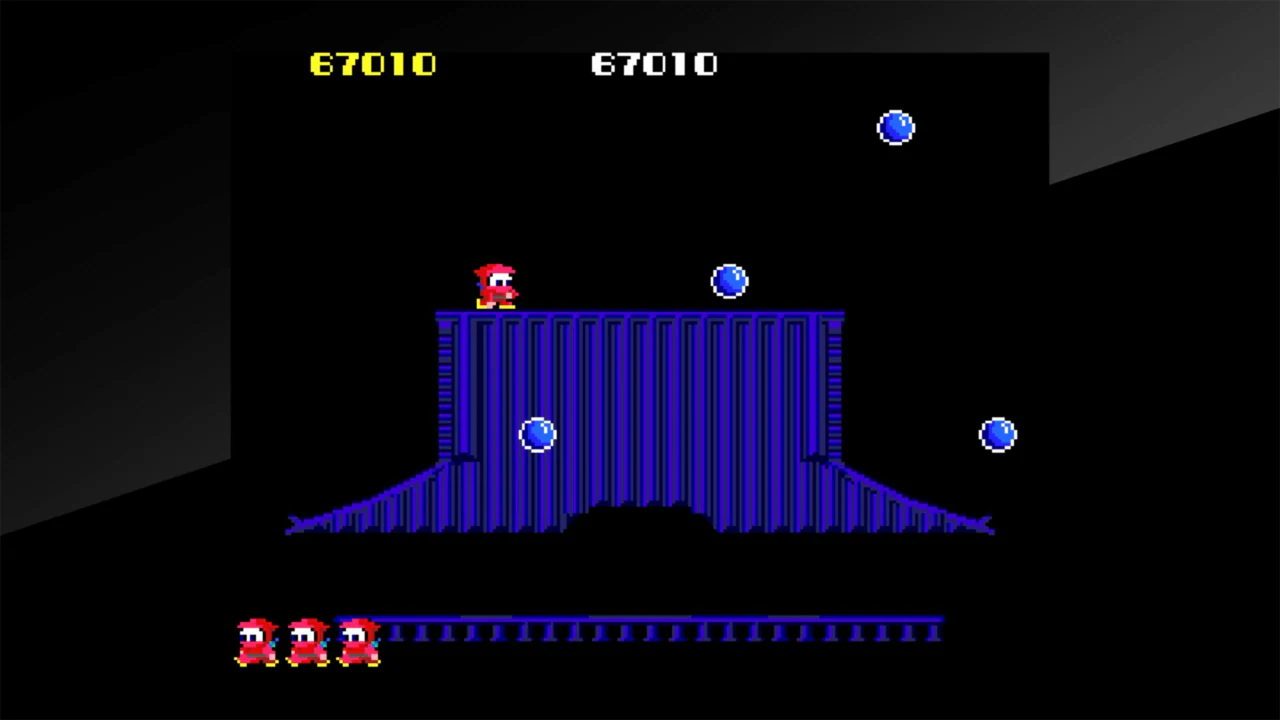1280x720 pixels.
Task: Toggle the white high score display
Action: tap(655, 64)
